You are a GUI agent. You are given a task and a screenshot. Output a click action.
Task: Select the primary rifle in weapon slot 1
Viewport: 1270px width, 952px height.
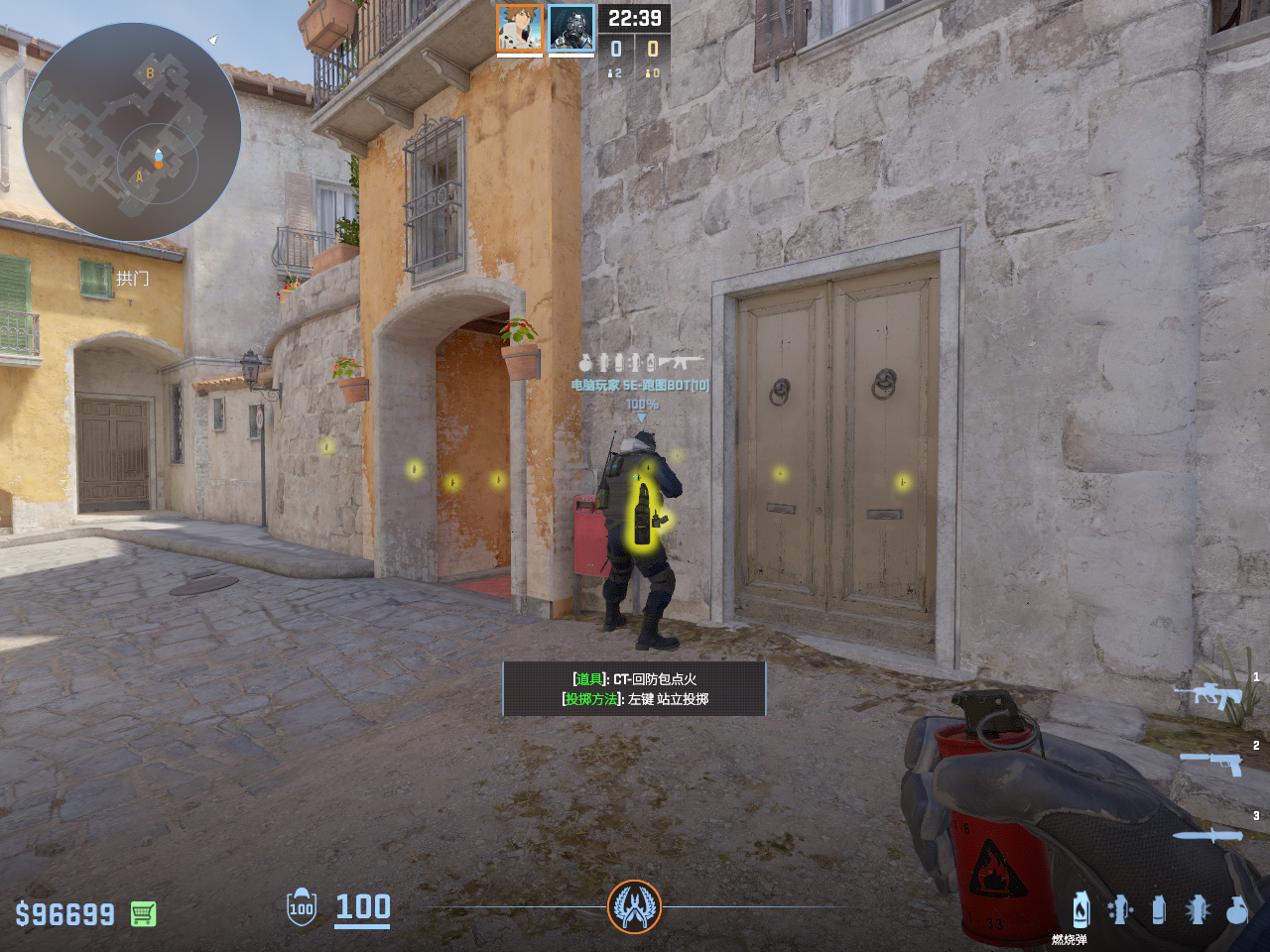[x=1207, y=695]
